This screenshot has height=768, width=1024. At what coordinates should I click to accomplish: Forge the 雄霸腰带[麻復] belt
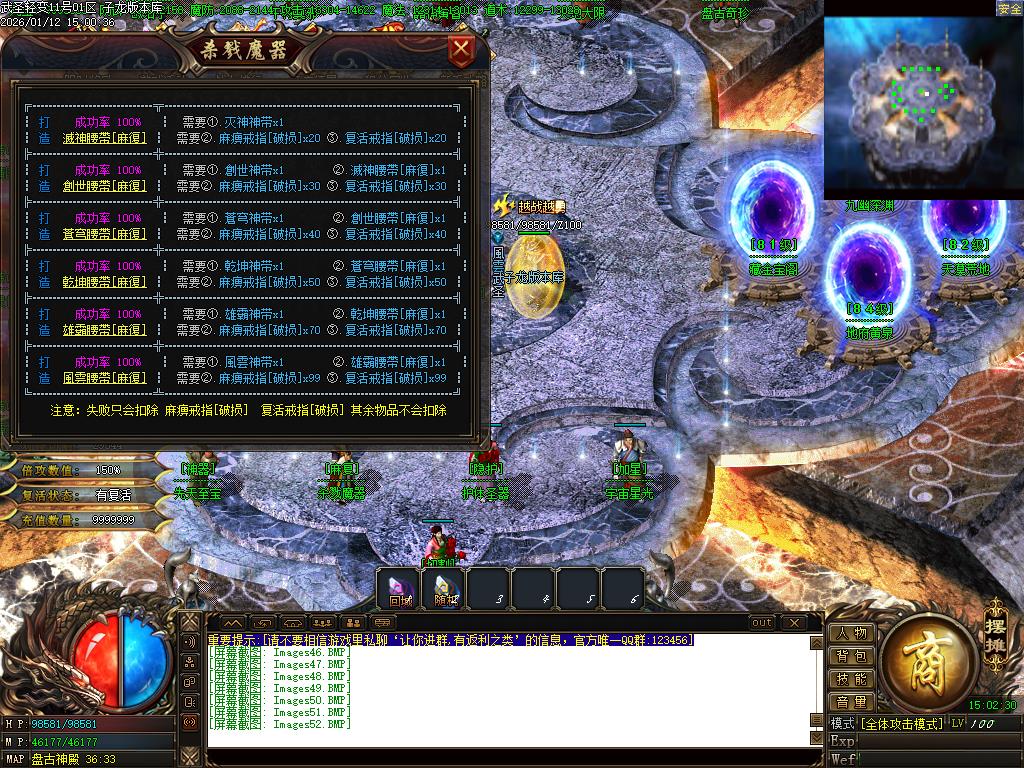pos(104,330)
